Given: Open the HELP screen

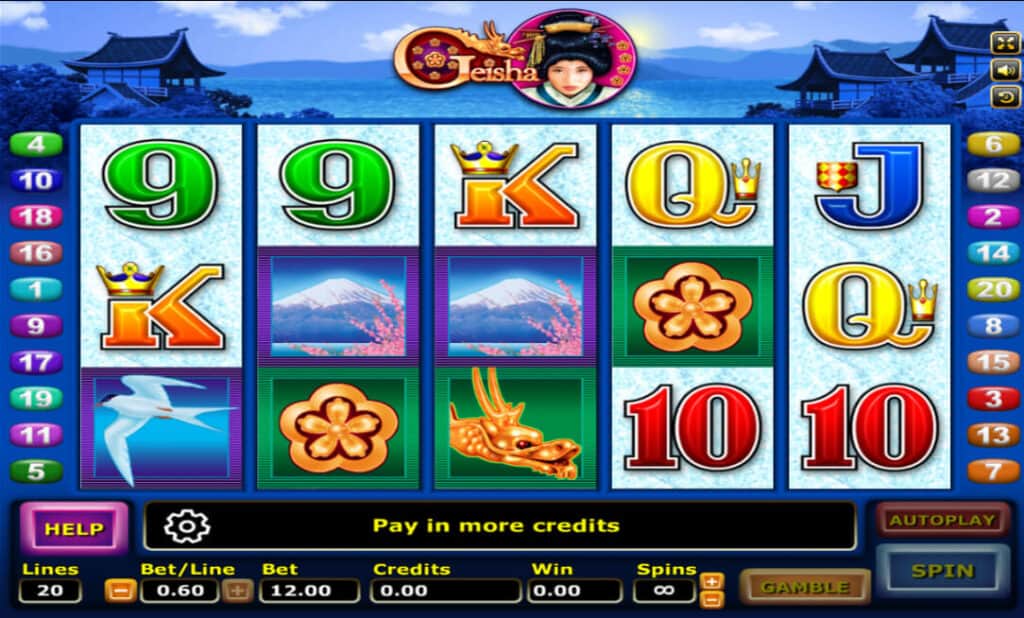Looking at the screenshot, I should (74, 528).
